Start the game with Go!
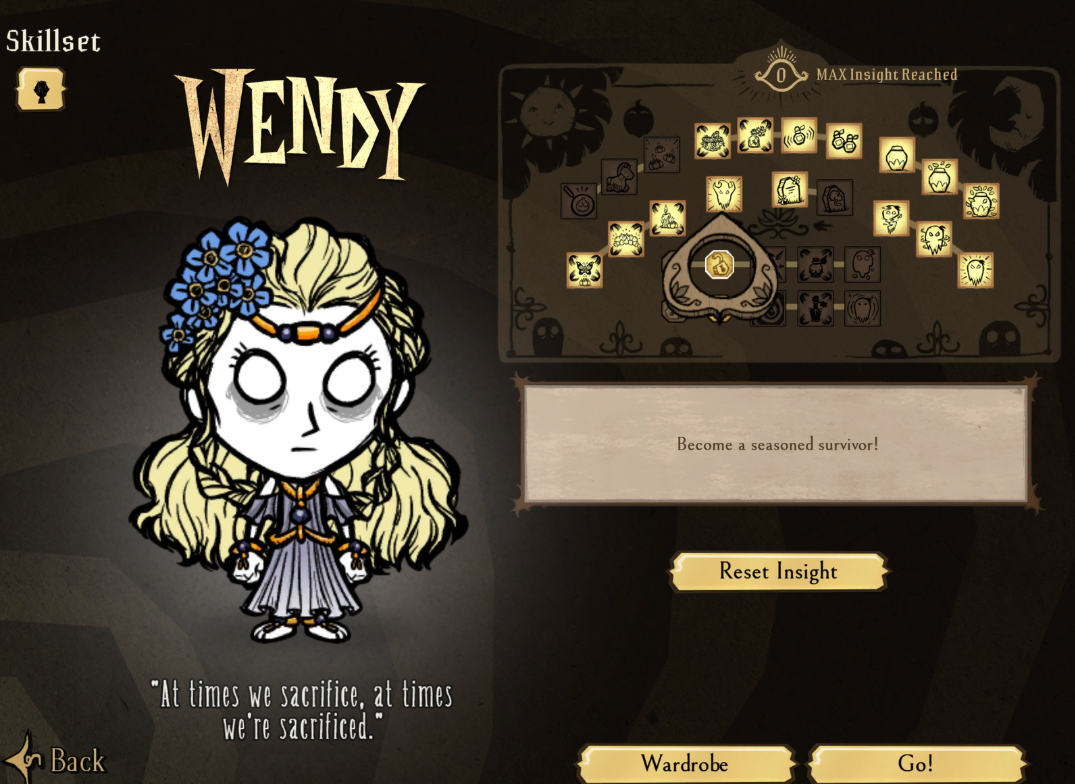Image resolution: width=1075 pixels, height=784 pixels. click(x=916, y=764)
